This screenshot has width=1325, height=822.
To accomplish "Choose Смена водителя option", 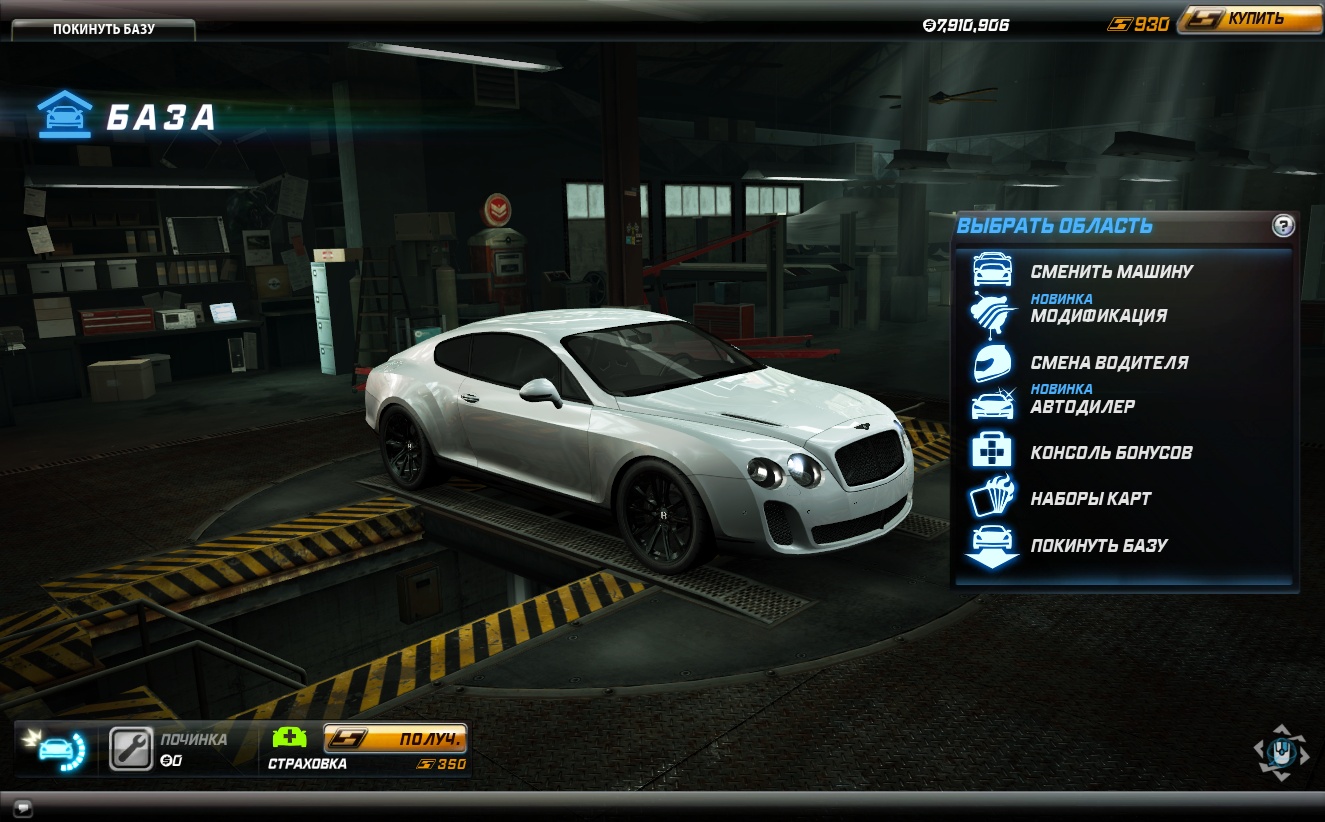I will point(1109,362).
